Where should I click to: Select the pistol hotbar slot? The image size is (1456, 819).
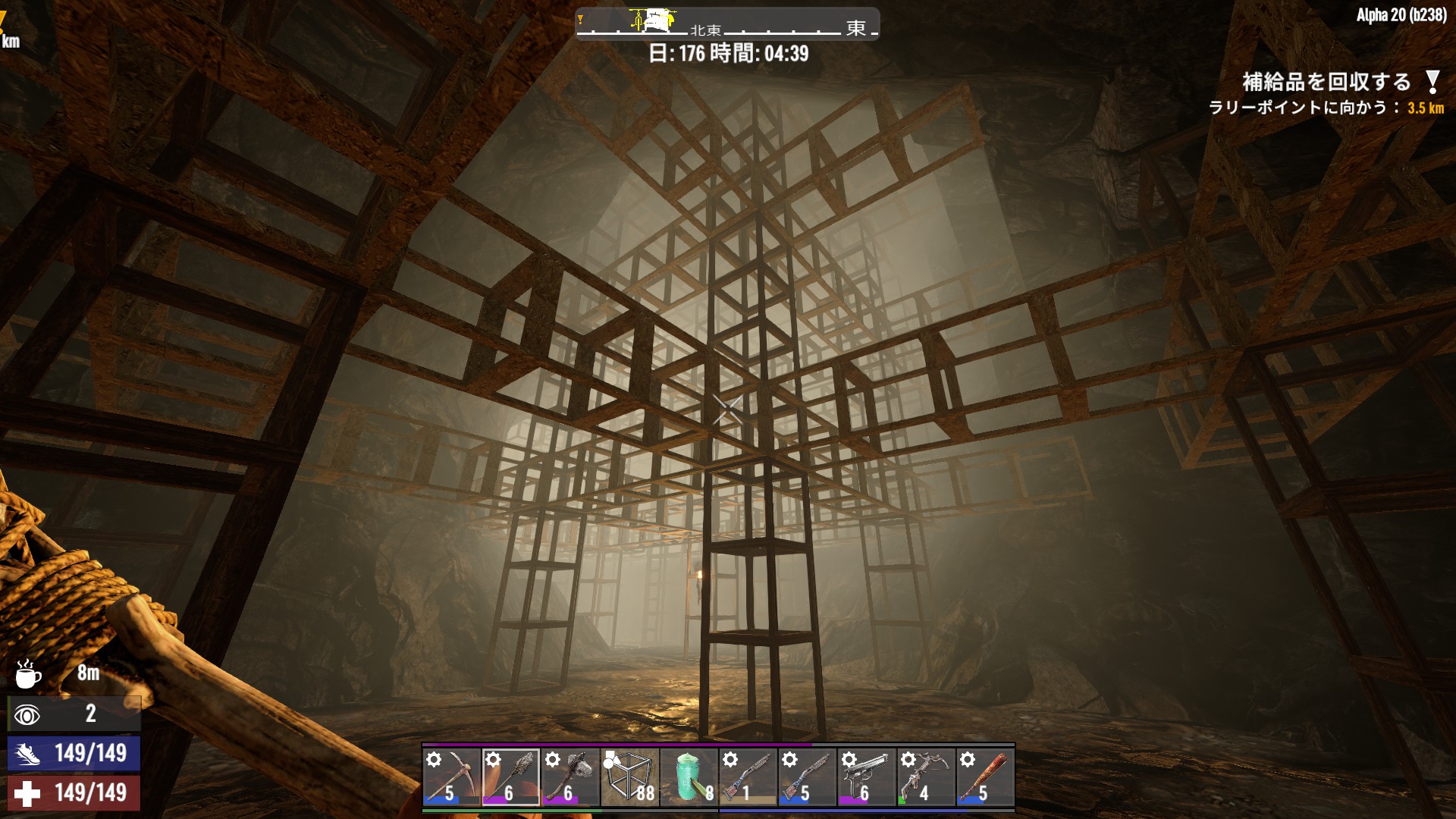tap(866, 777)
